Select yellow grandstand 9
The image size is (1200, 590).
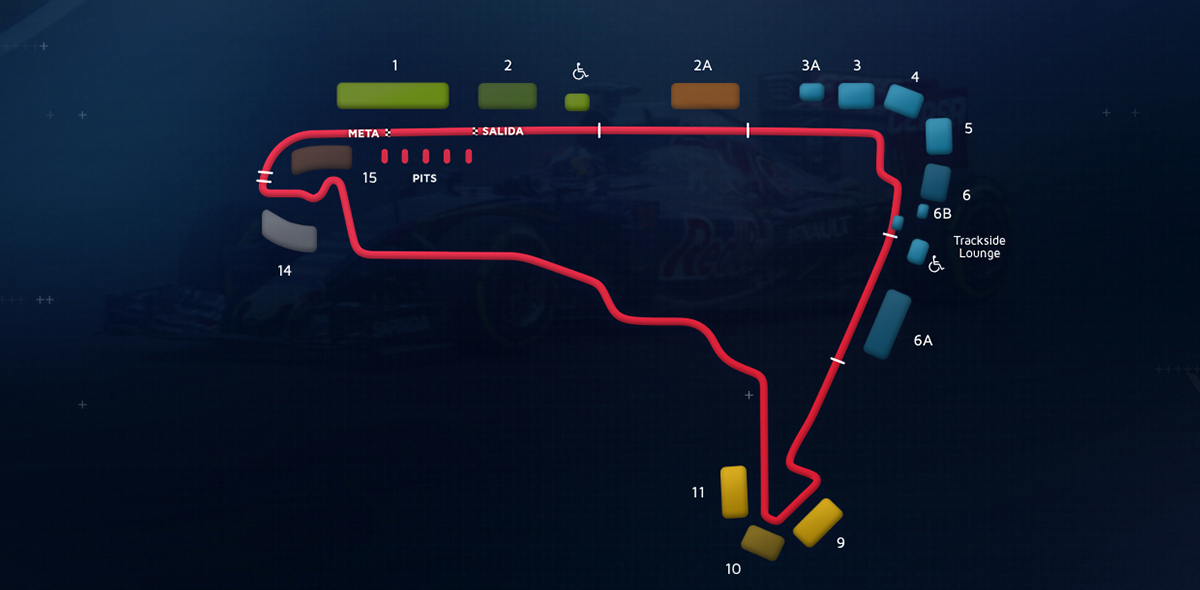pos(819,521)
